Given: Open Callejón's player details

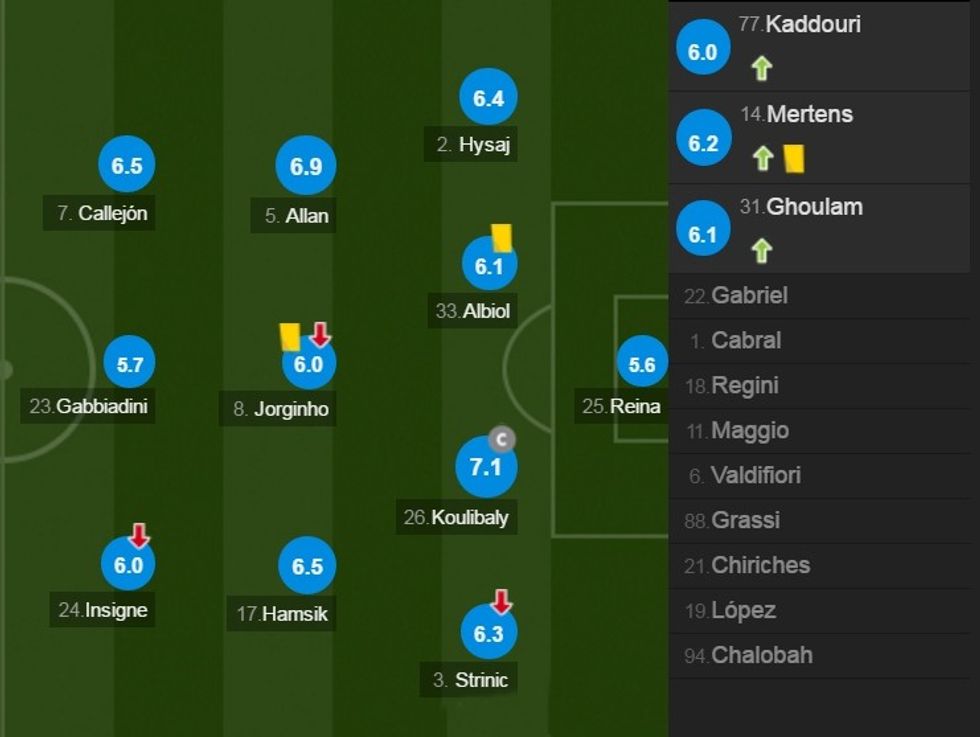Looking at the screenshot, I should pos(127,167).
